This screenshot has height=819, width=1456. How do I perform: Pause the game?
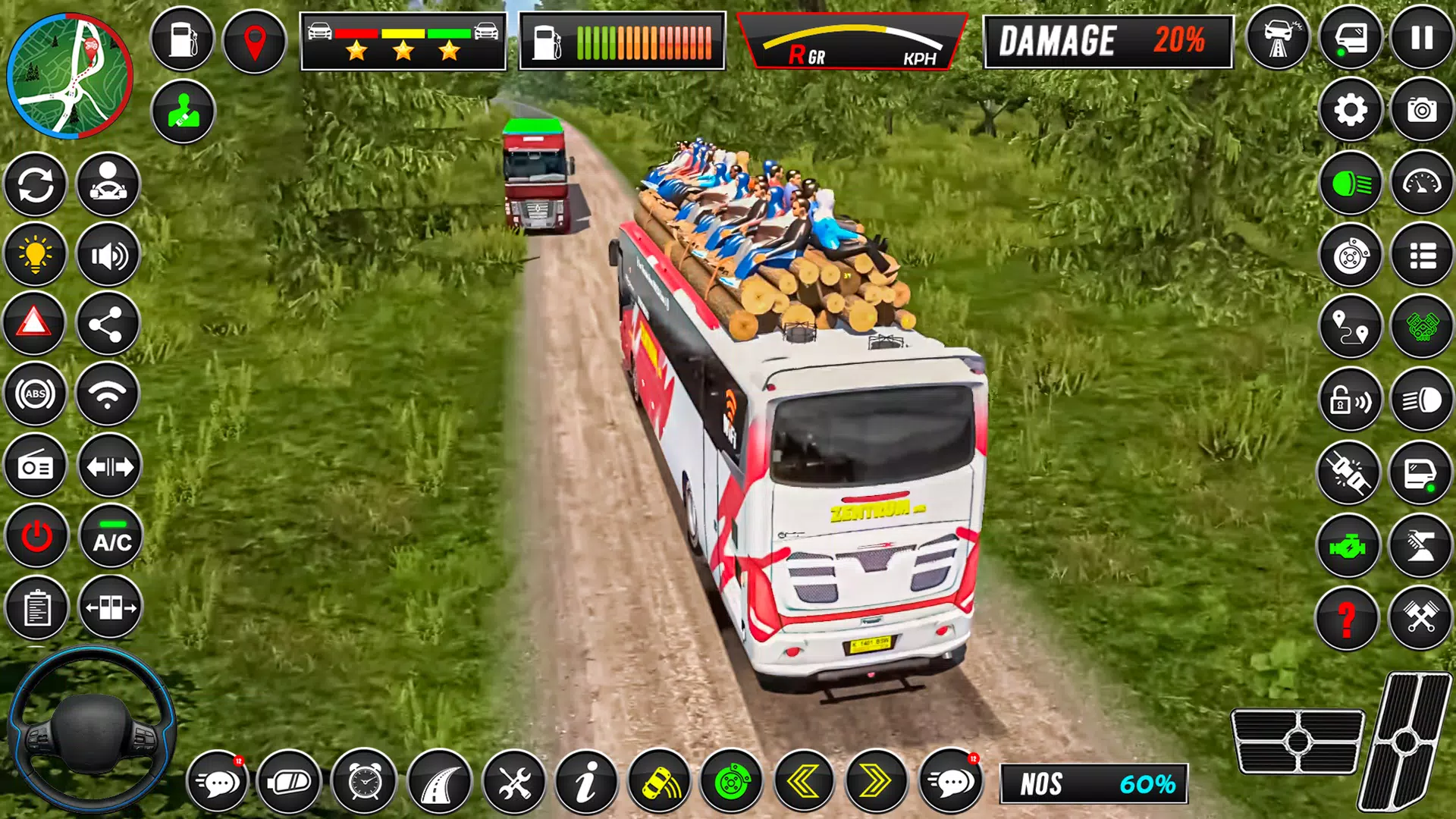(1422, 38)
